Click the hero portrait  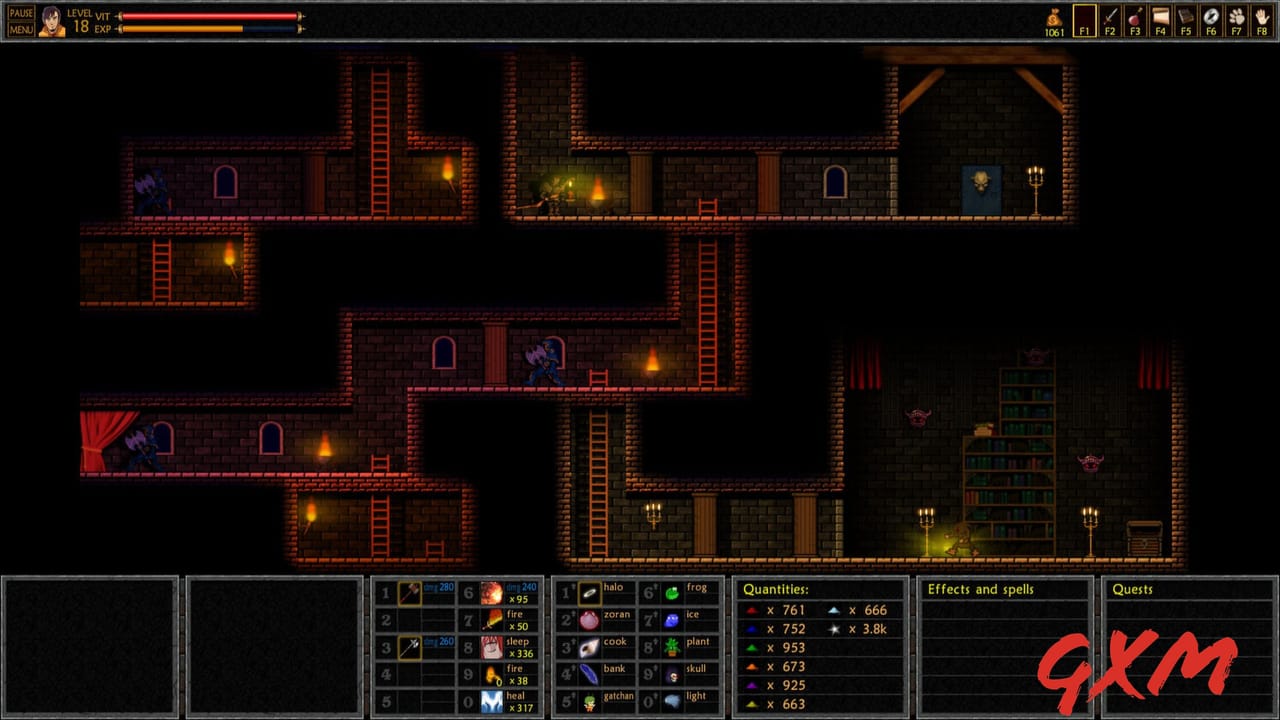[52, 21]
